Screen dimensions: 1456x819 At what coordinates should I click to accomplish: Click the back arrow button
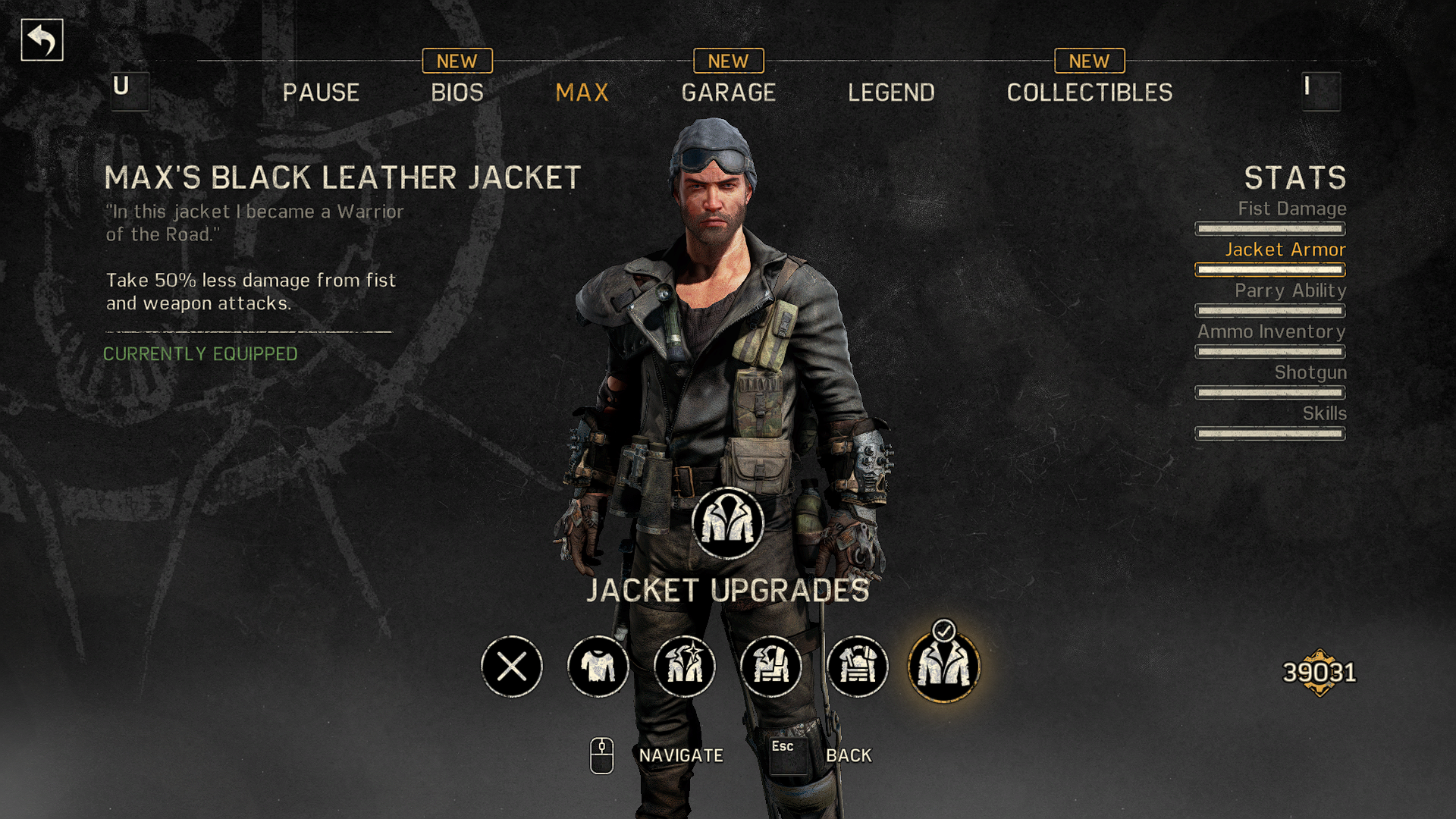point(42,40)
